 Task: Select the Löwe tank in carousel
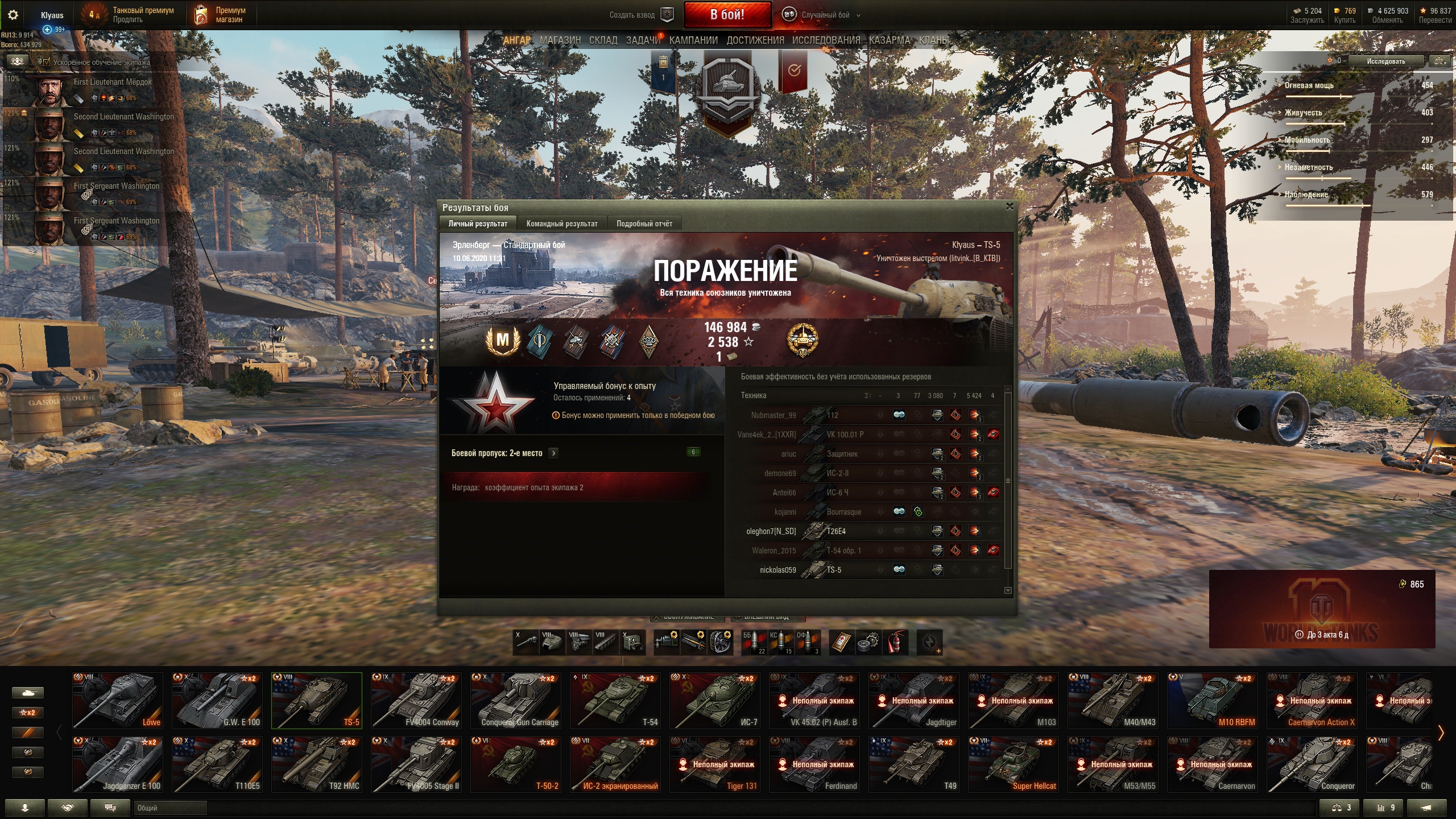click(118, 700)
